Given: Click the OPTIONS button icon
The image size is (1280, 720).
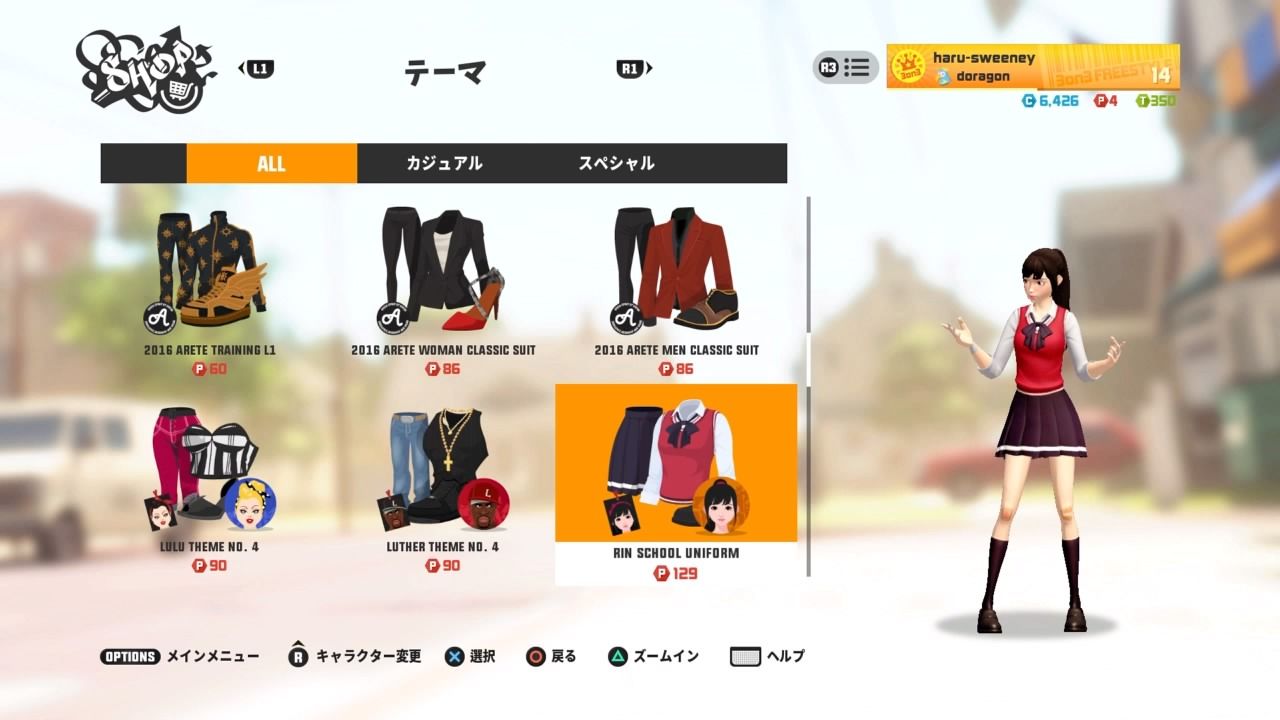Looking at the screenshot, I should point(128,656).
